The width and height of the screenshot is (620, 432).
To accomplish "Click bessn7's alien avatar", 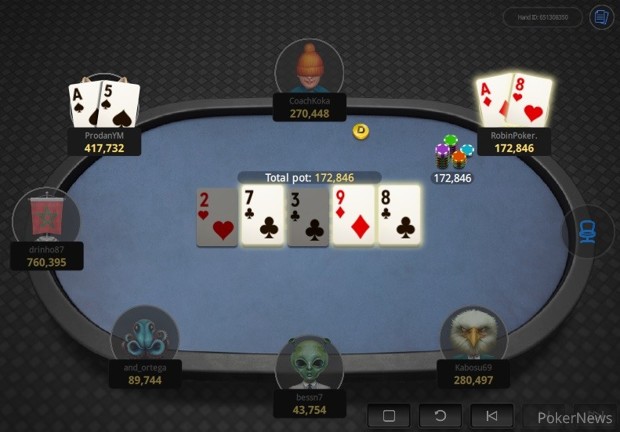I will 309,364.
